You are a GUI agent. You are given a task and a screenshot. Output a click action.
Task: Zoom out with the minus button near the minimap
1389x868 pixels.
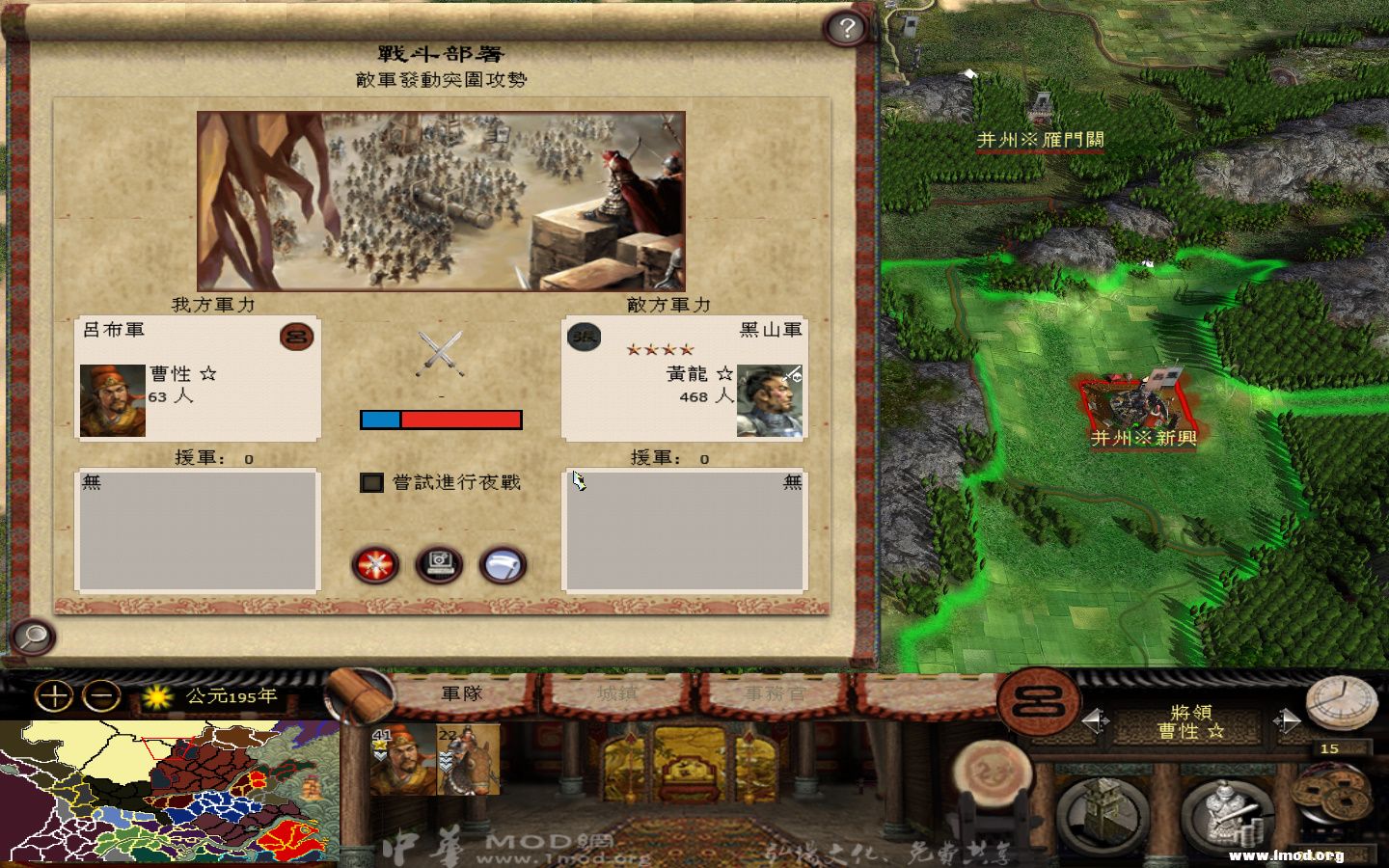coord(100,695)
